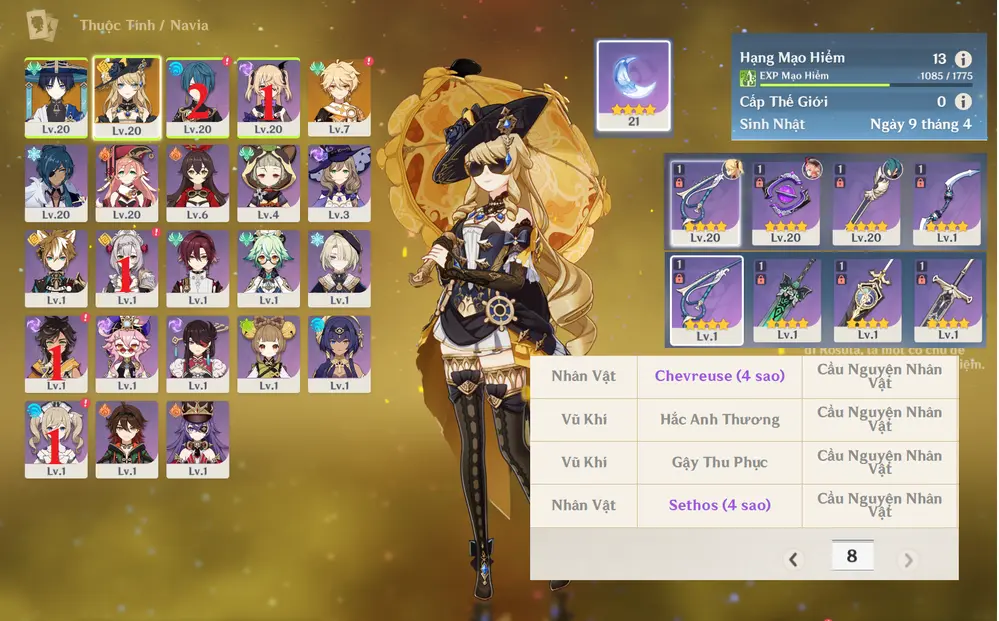Select Beidou's portrait
Screen dimensions: 999x621
pos(198,354)
